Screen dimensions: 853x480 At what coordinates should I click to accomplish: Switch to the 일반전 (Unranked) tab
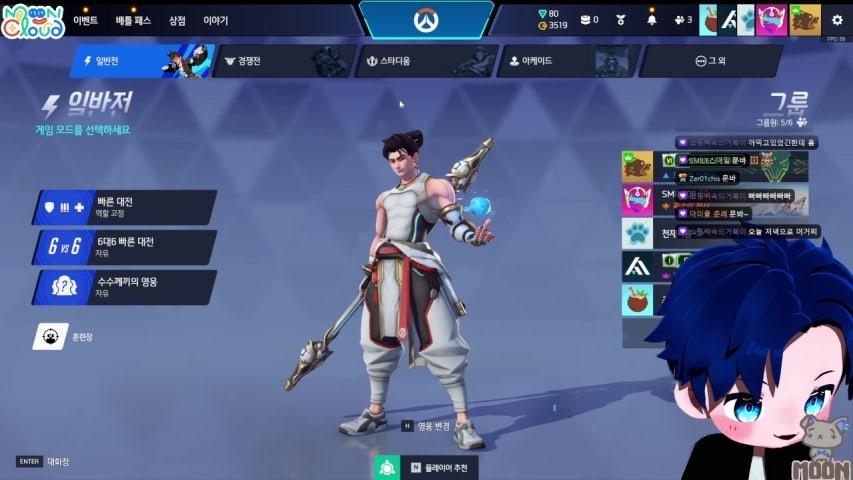(x=130, y=61)
